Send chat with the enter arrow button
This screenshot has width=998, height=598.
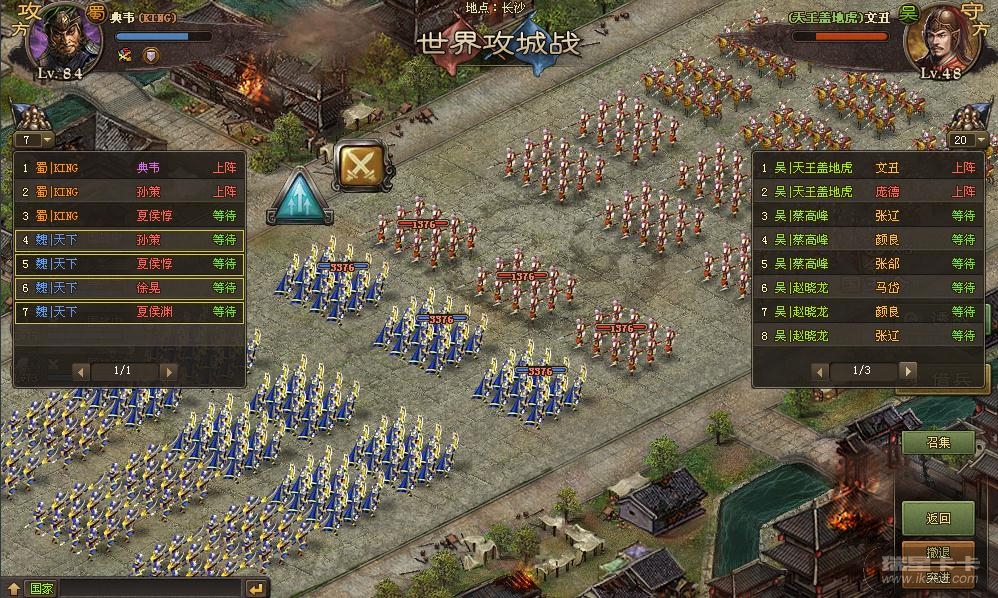pyautogui.click(x=257, y=588)
